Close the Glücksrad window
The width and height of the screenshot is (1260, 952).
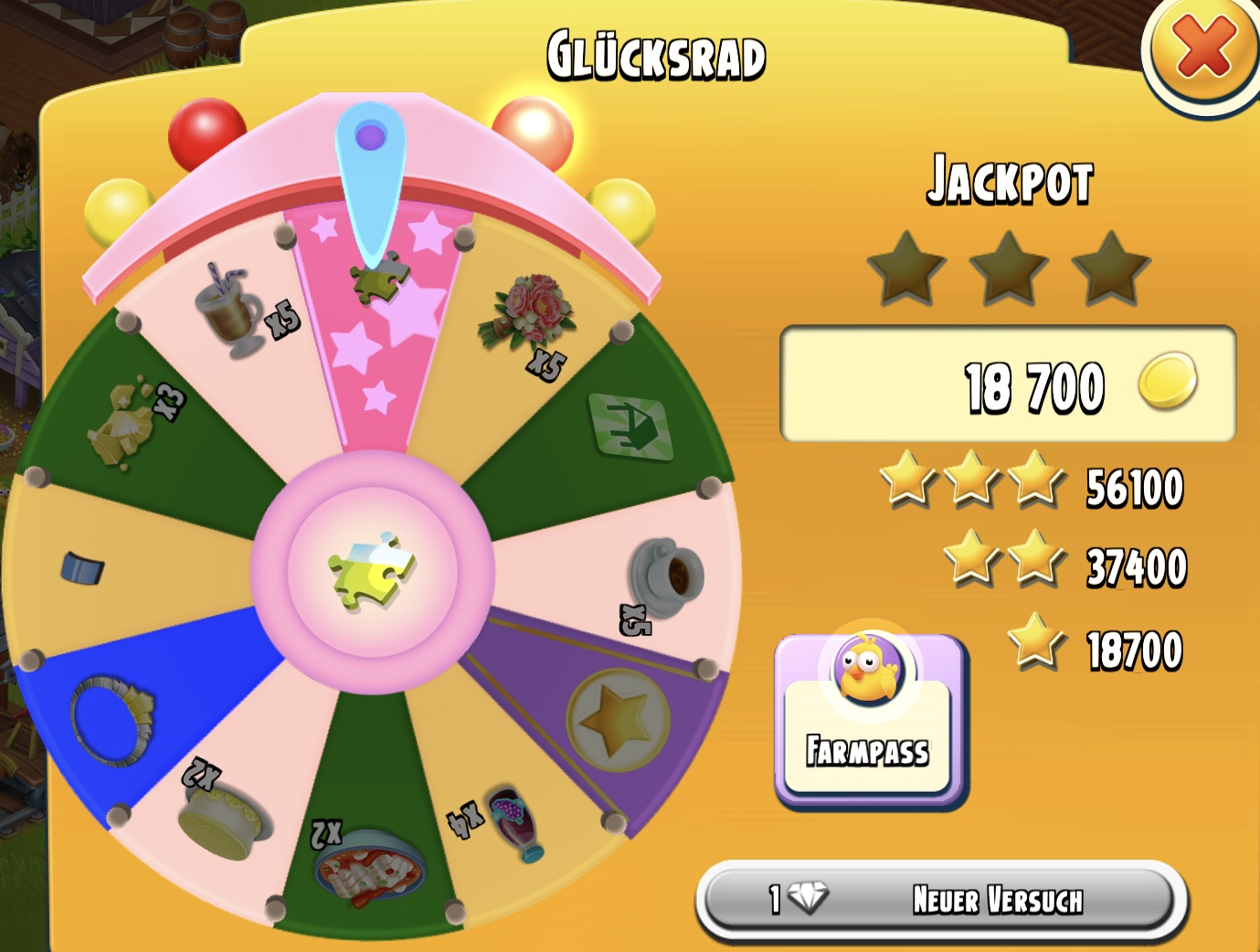point(1203,50)
